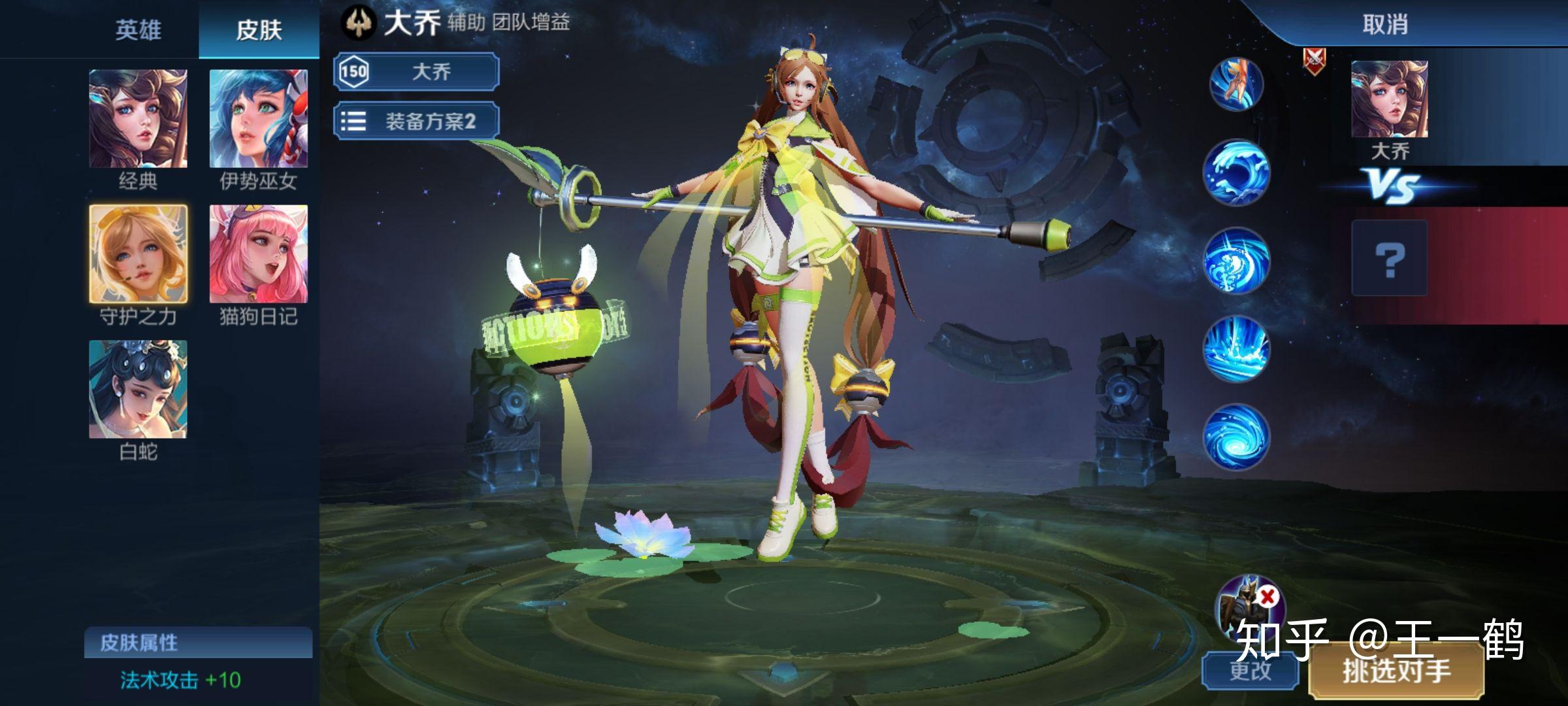Select the 经典 skin thumbnail
This screenshot has width=1568, height=706.
tap(138, 119)
